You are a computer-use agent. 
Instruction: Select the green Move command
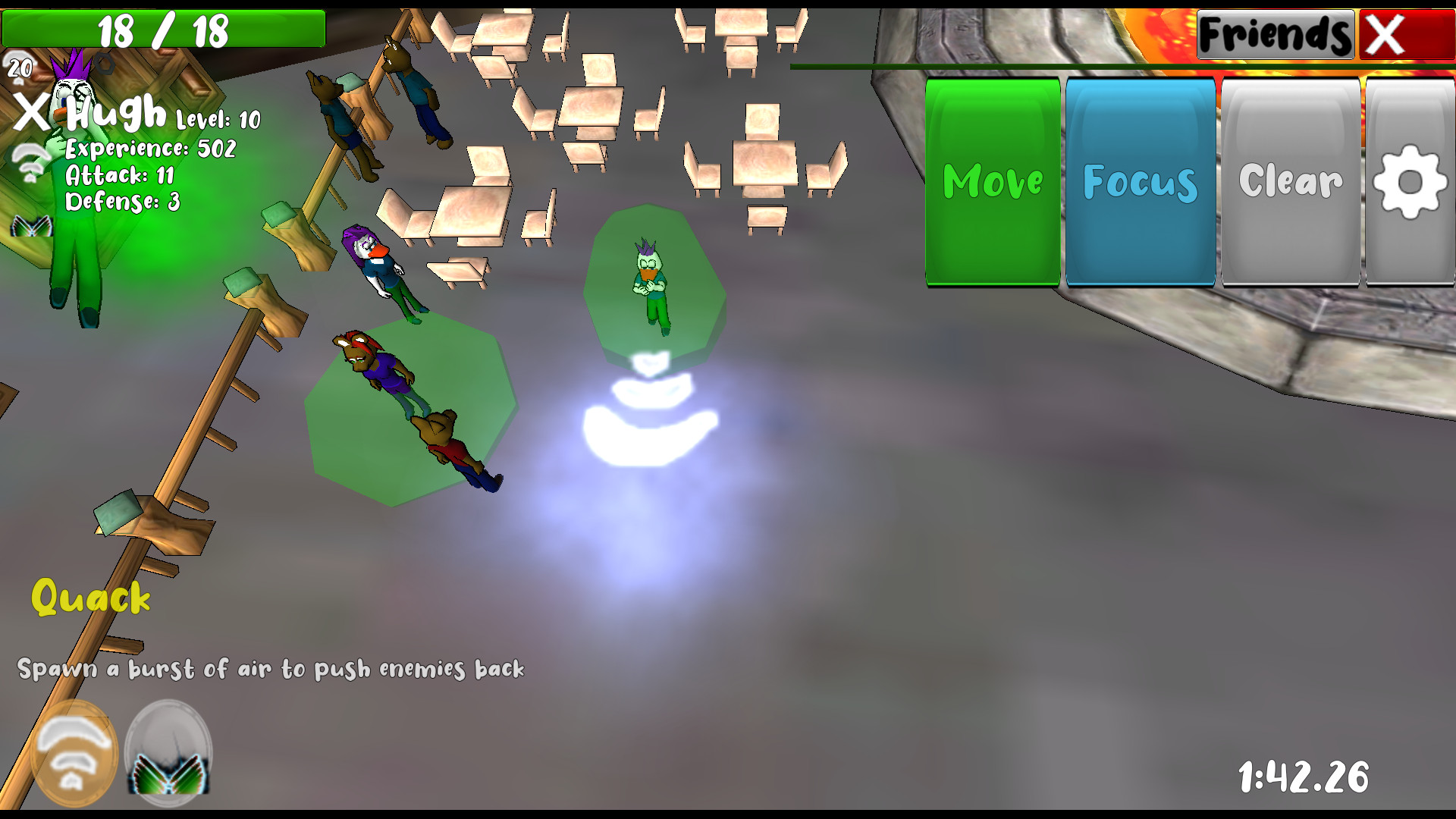[x=992, y=182]
